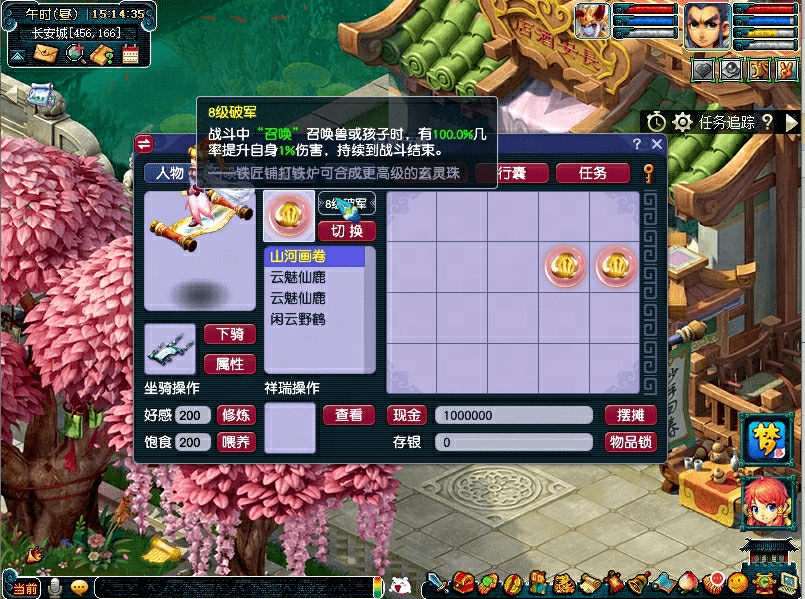Open the 行囊 inventory tab

pyautogui.click(x=512, y=173)
